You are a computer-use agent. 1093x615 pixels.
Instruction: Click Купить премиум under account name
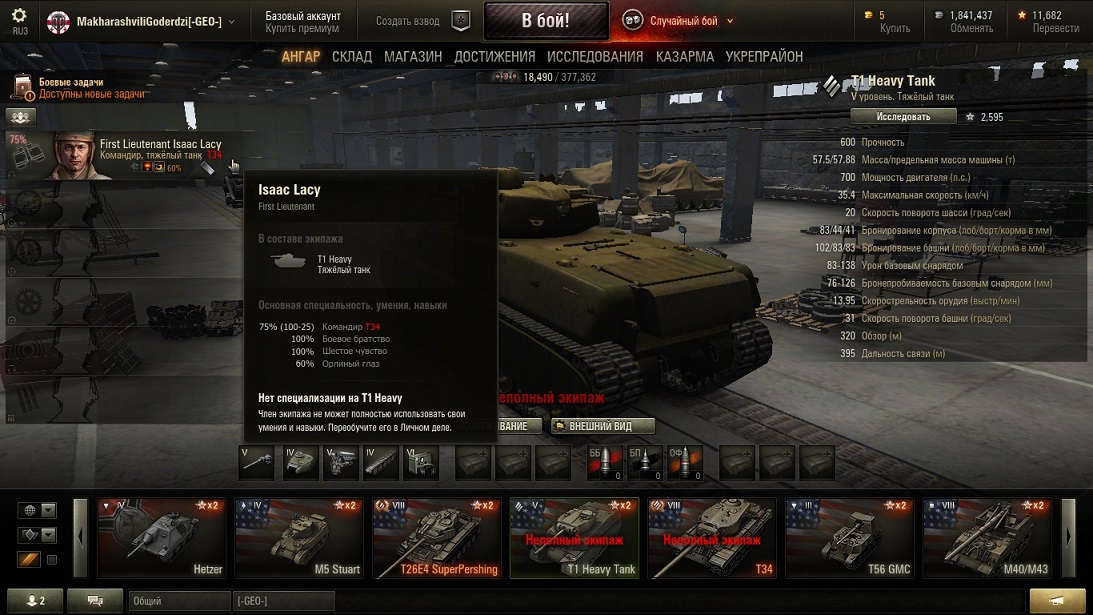click(x=302, y=29)
